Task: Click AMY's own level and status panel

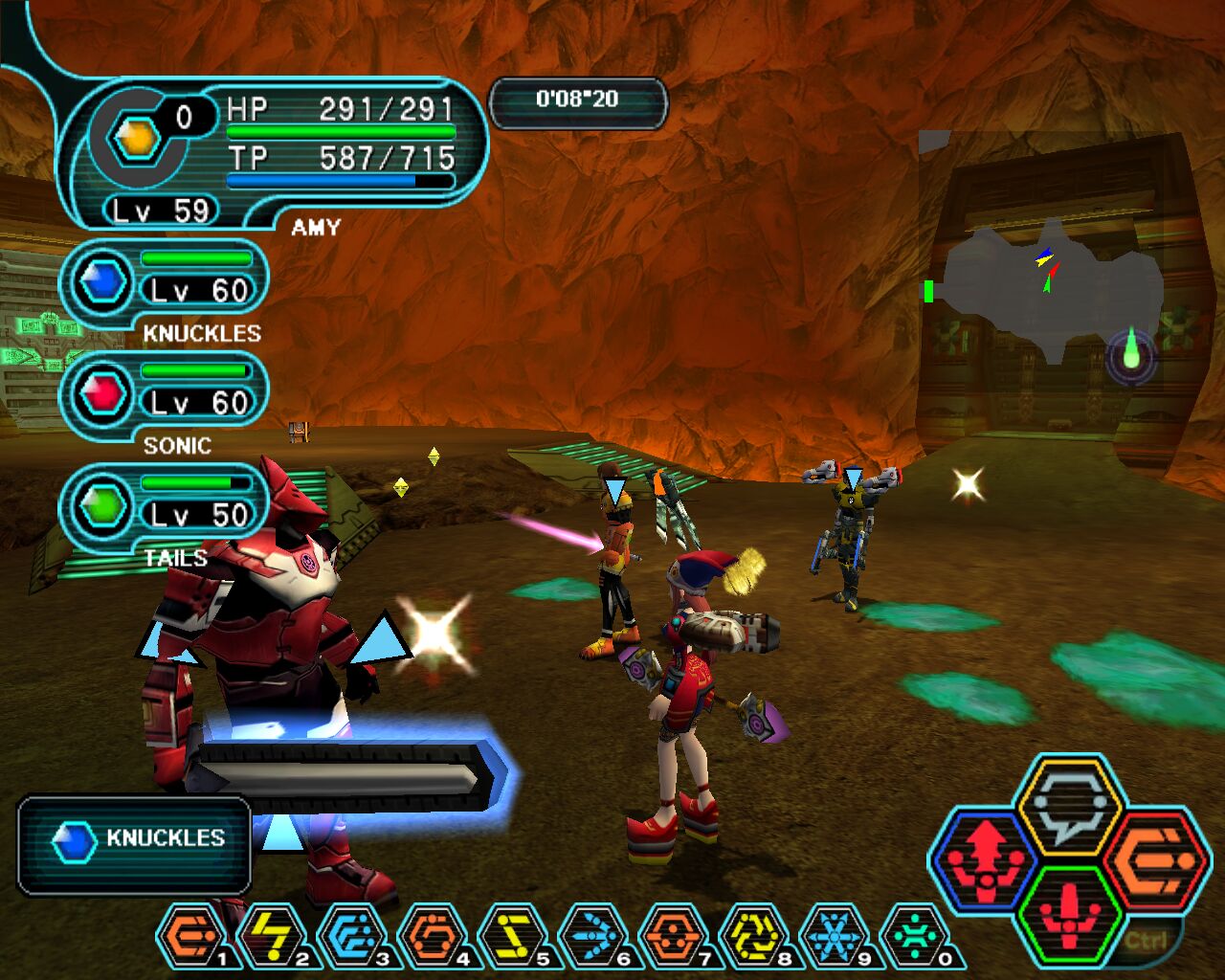Action: [x=273, y=153]
